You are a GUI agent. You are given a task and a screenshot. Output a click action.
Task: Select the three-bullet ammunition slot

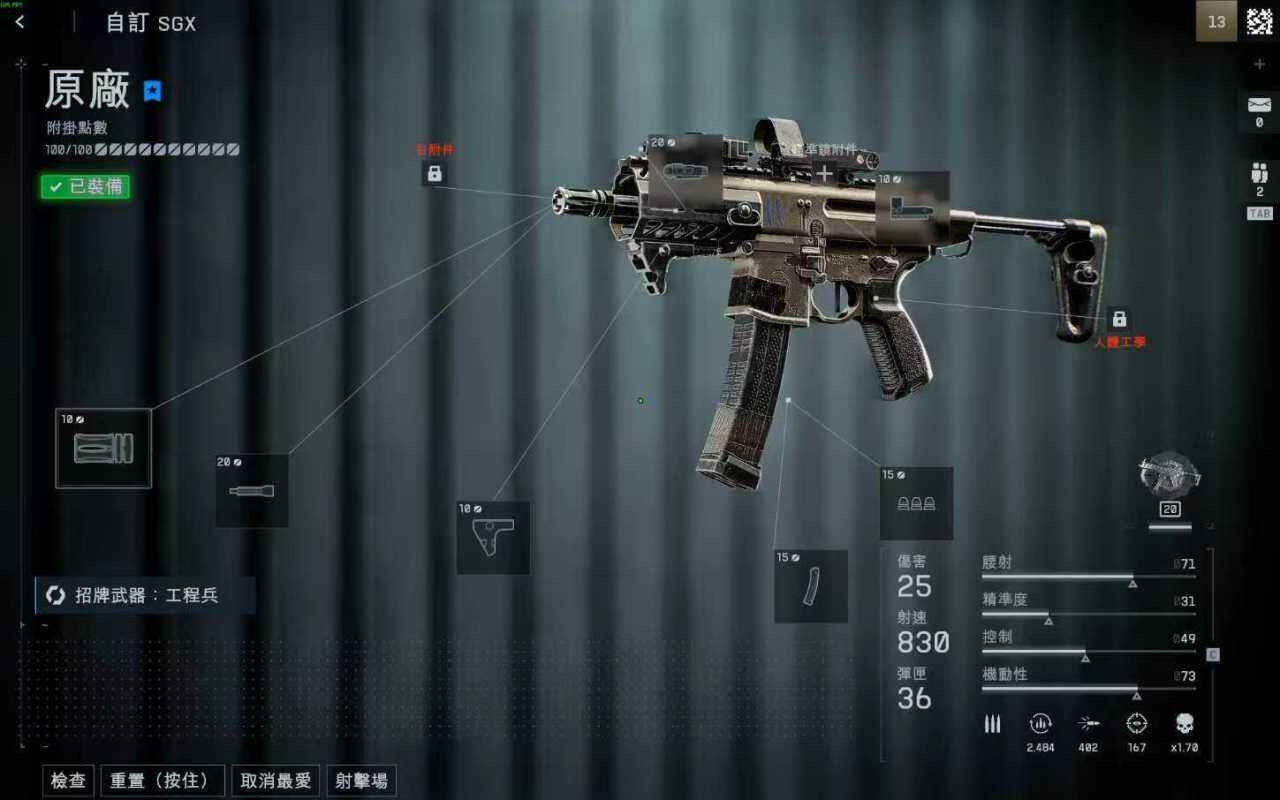pyautogui.click(x=916, y=503)
